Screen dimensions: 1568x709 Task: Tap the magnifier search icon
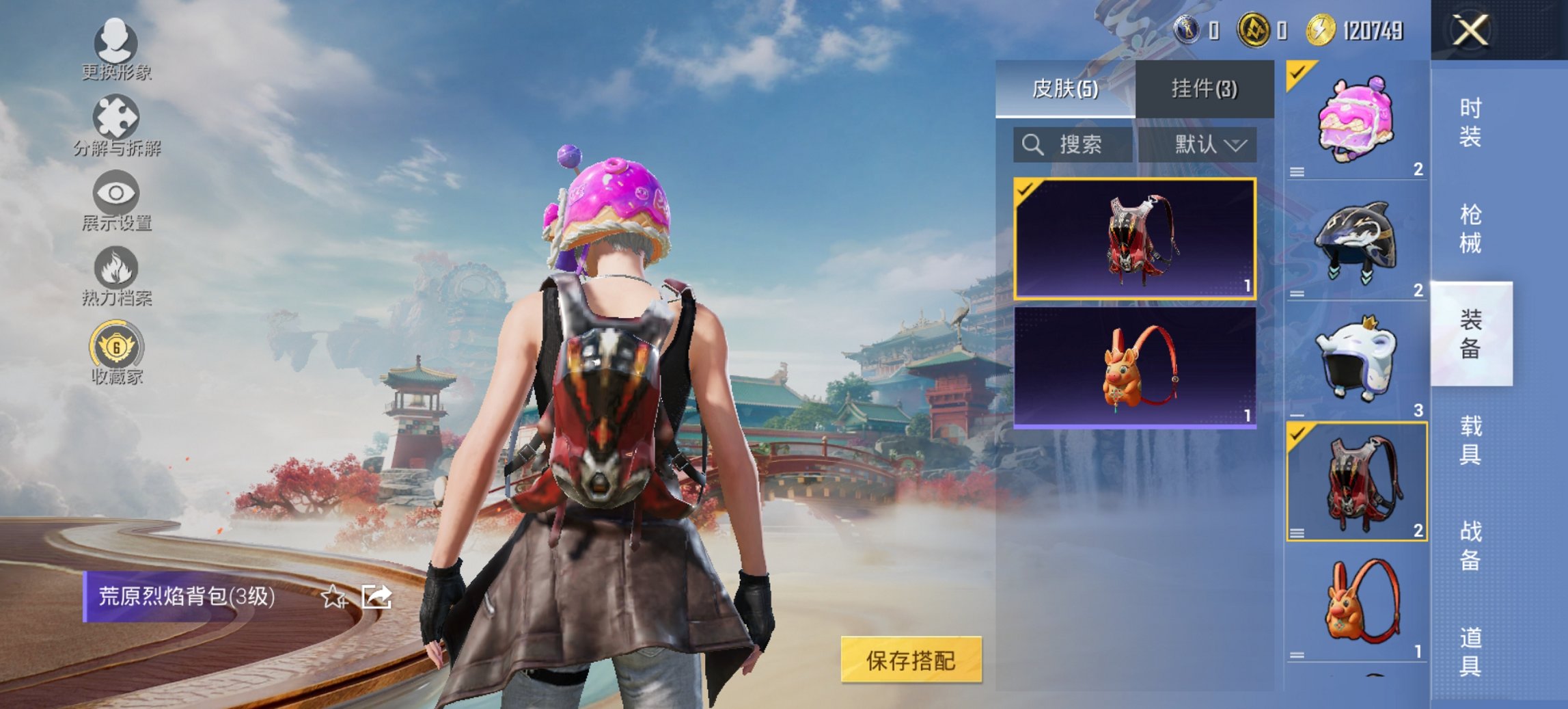pyautogui.click(x=1032, y=146)
